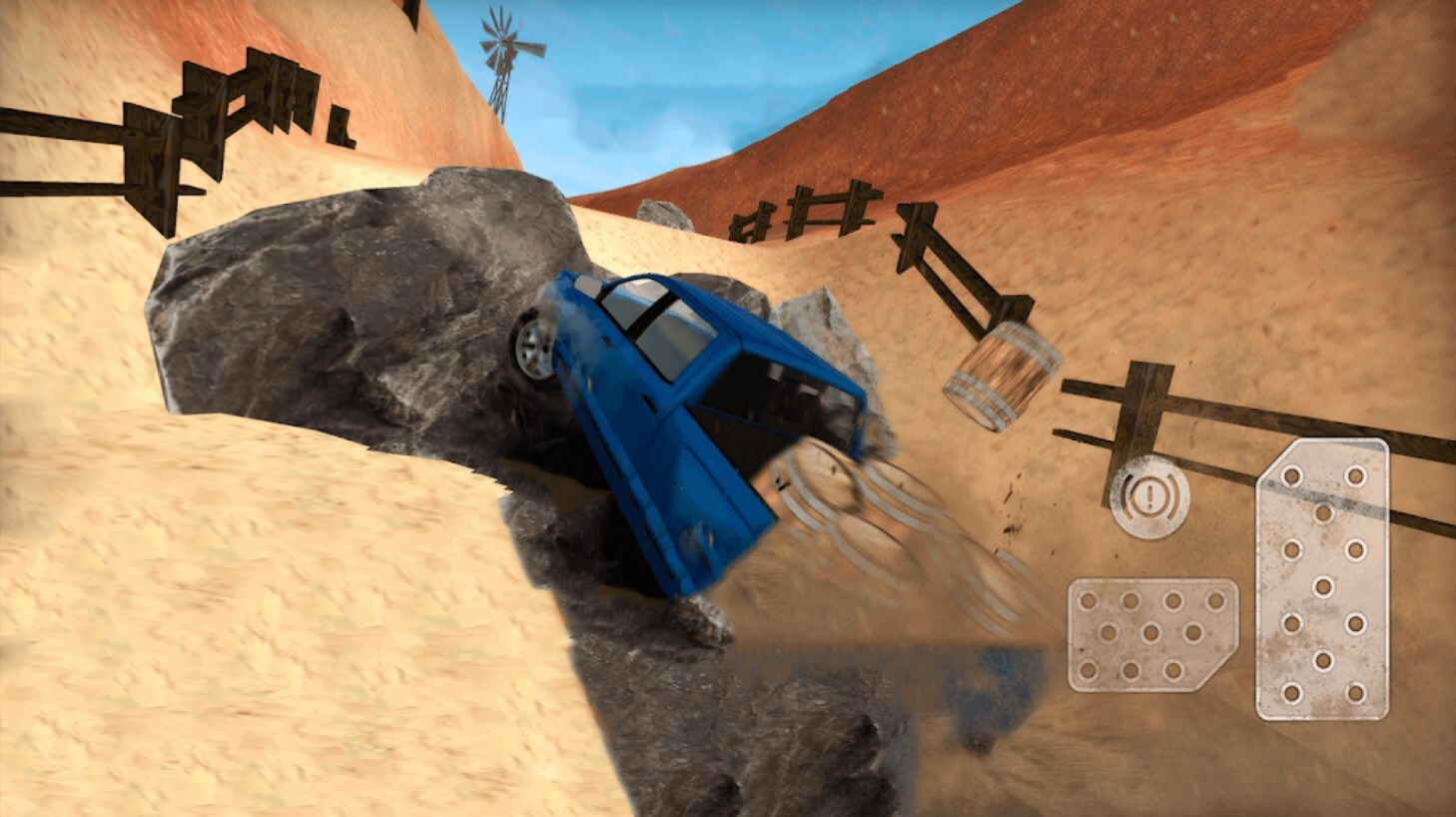Hit the wide brake pedal
Image resolution: width=1456 pixels, height=817 pixels.
[x=1152, y=635]
